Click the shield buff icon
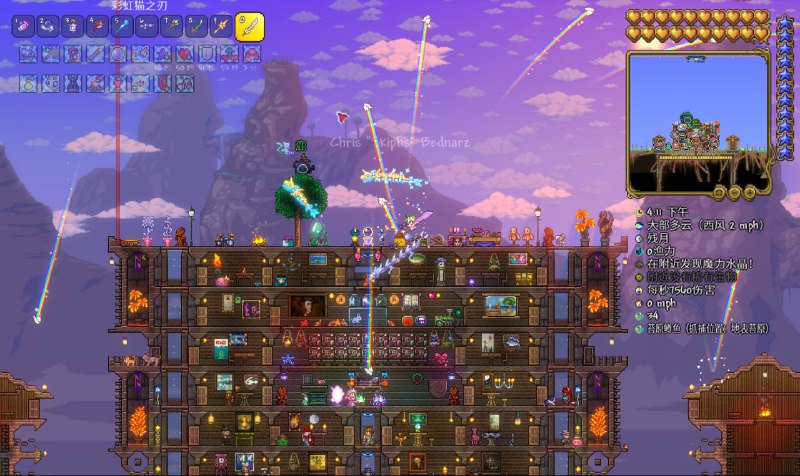Screen dimensions: 800x476 pos(207,52)
